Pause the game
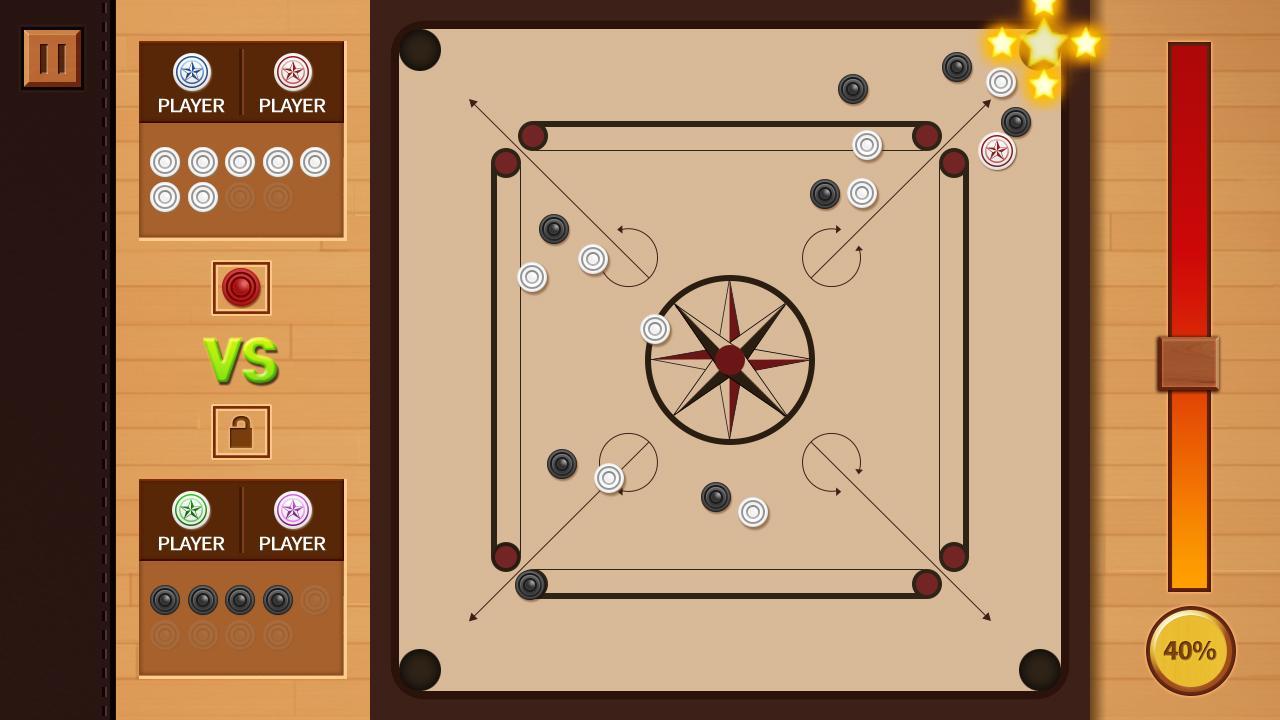The image size is (1280, 720). pos(51,56)
